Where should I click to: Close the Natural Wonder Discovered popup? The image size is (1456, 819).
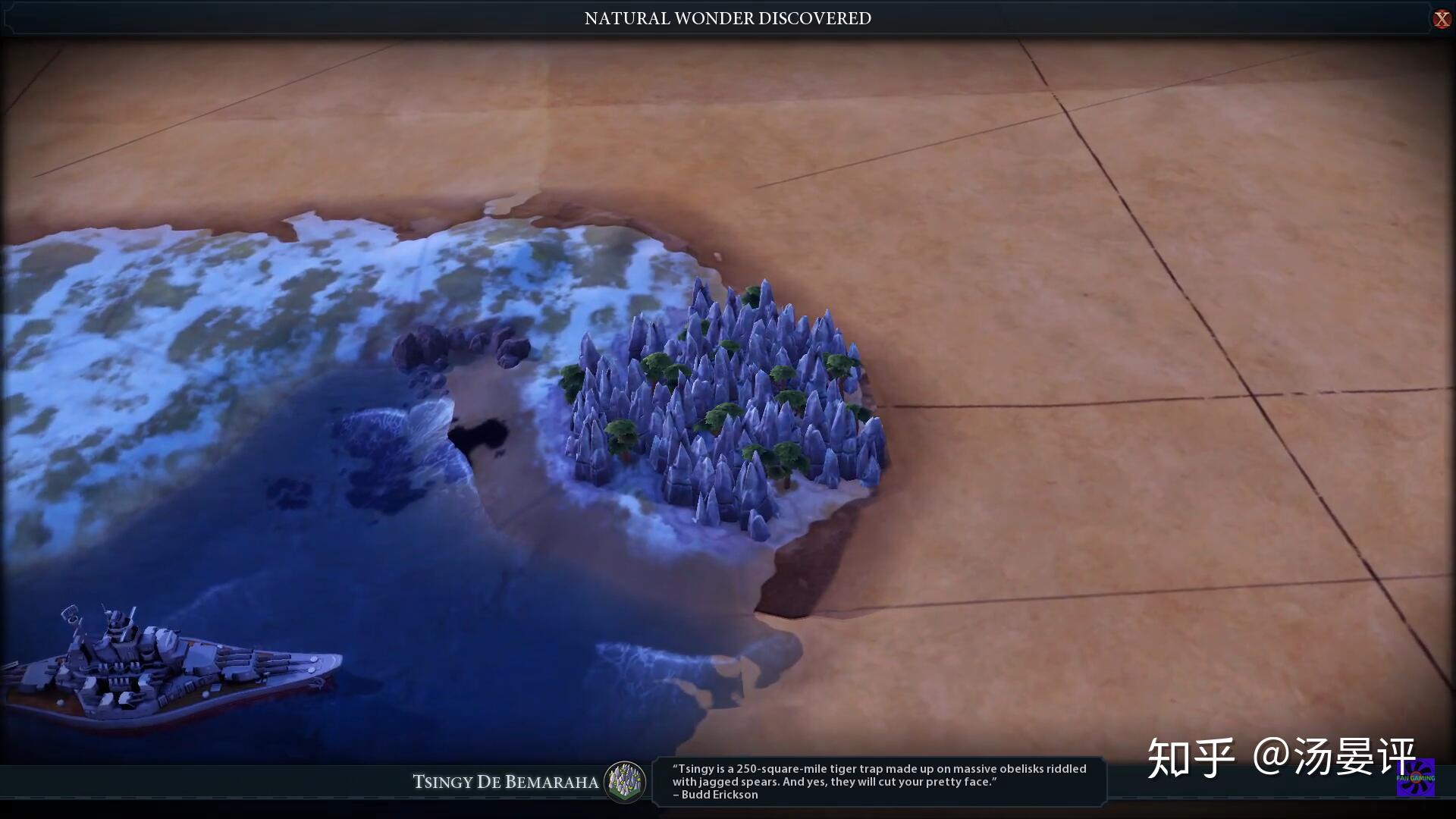click(1441, 19)
